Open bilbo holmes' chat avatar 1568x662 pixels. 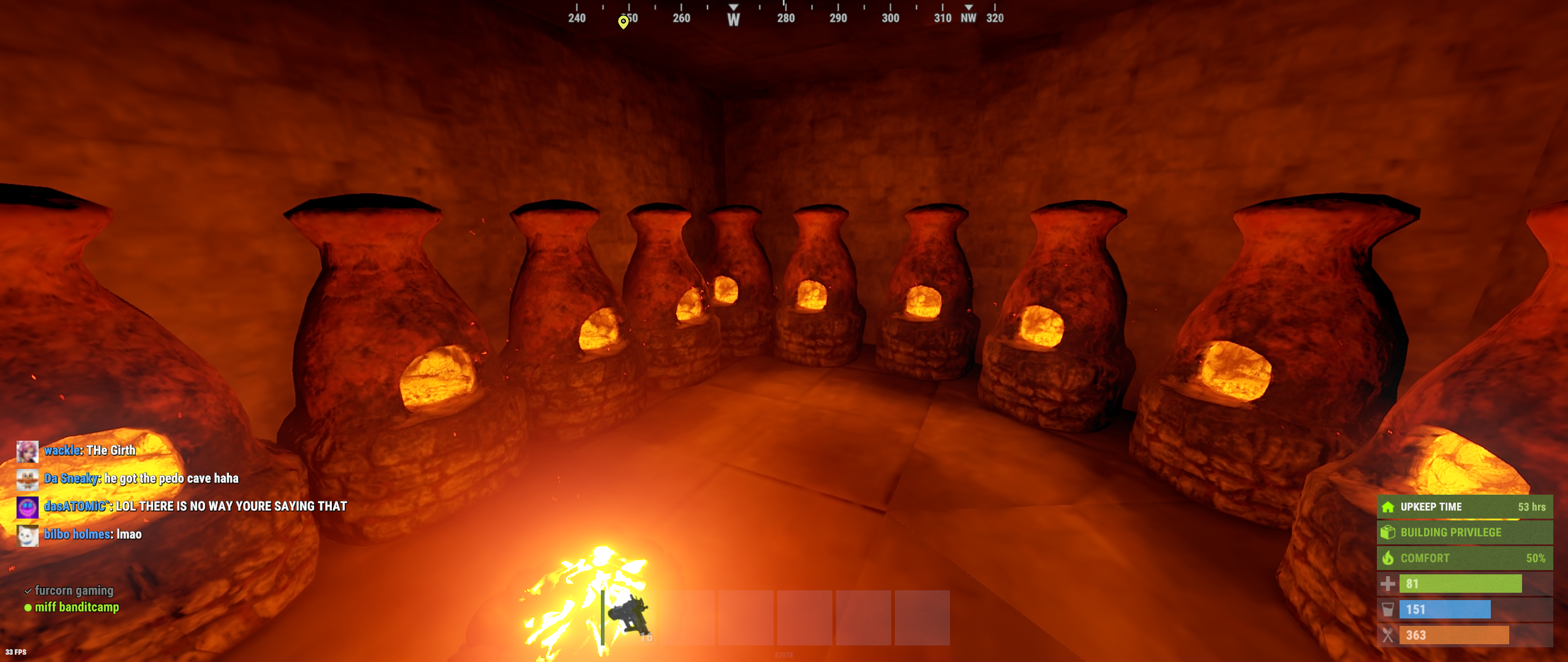(28, 535)
